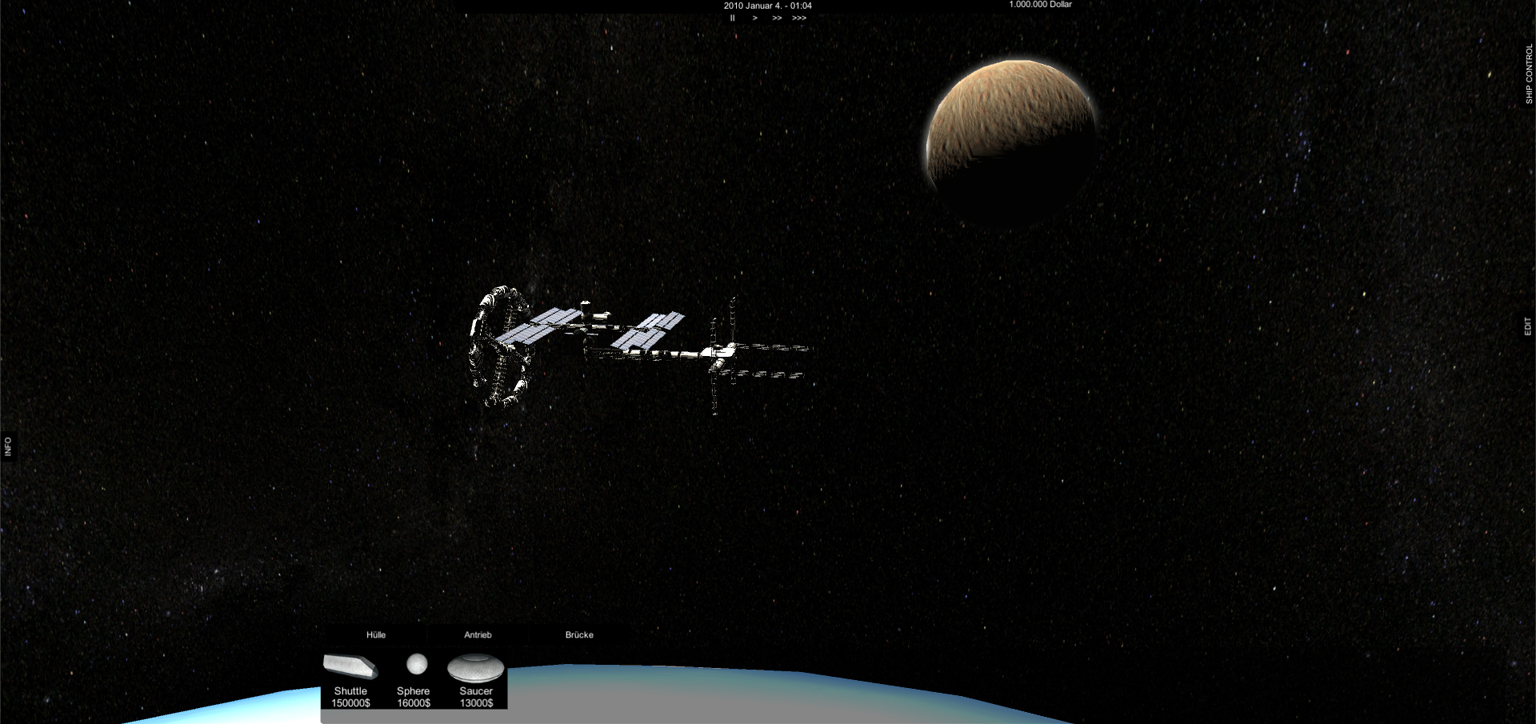Expand the INFO side panel
This screenshot has width=1536, height=724.
coord(8,446)
